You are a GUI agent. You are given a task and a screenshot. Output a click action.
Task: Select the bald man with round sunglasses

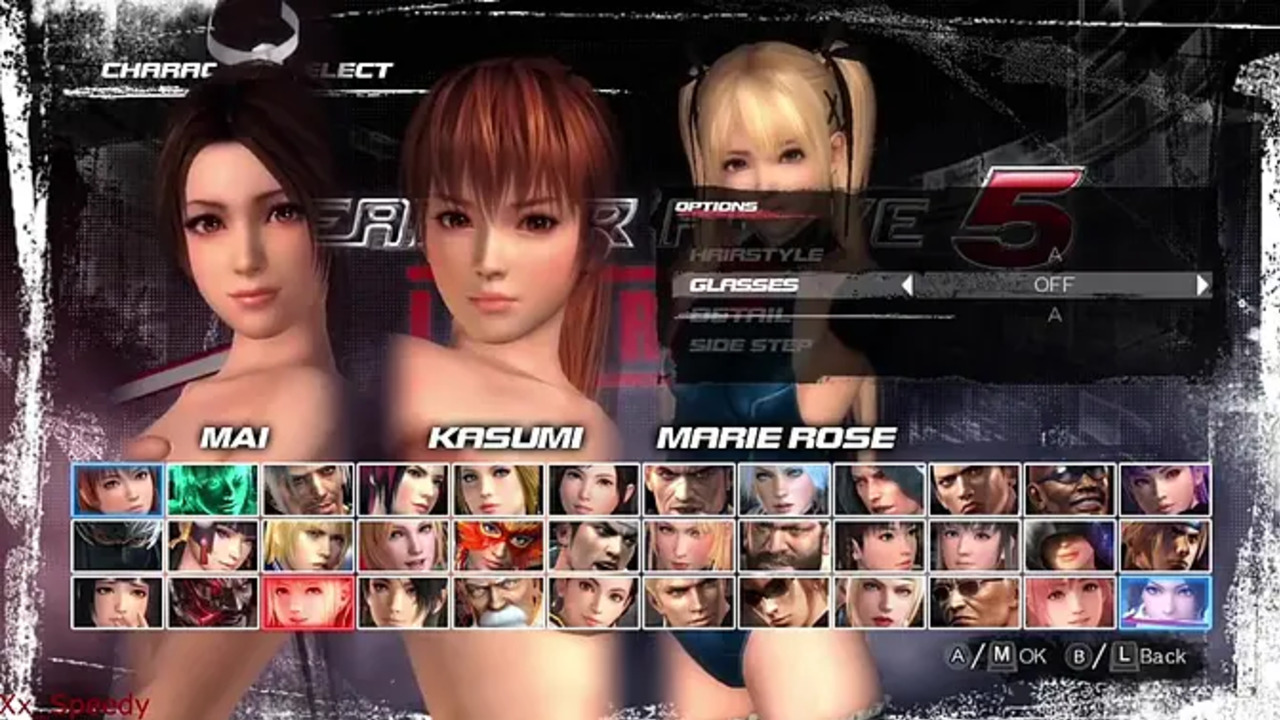click(974, 602)
